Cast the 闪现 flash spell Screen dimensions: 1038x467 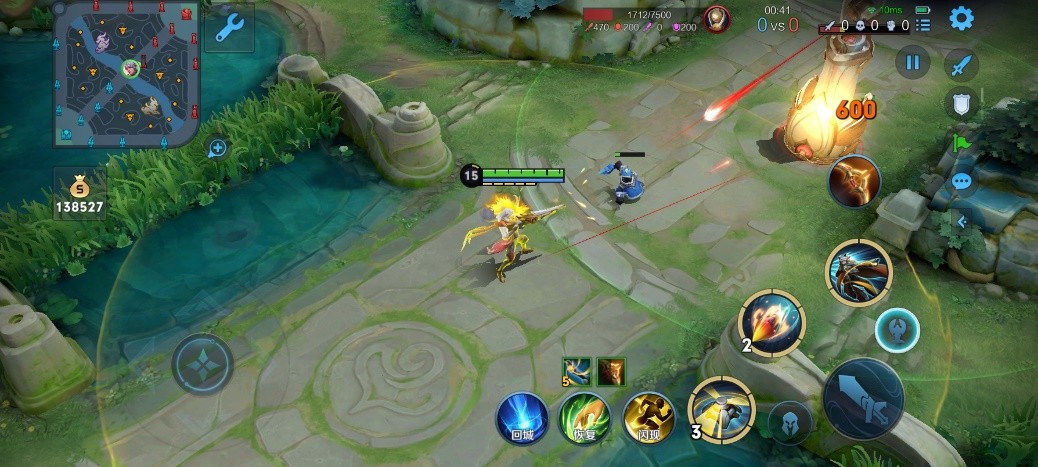coord(649,418)
